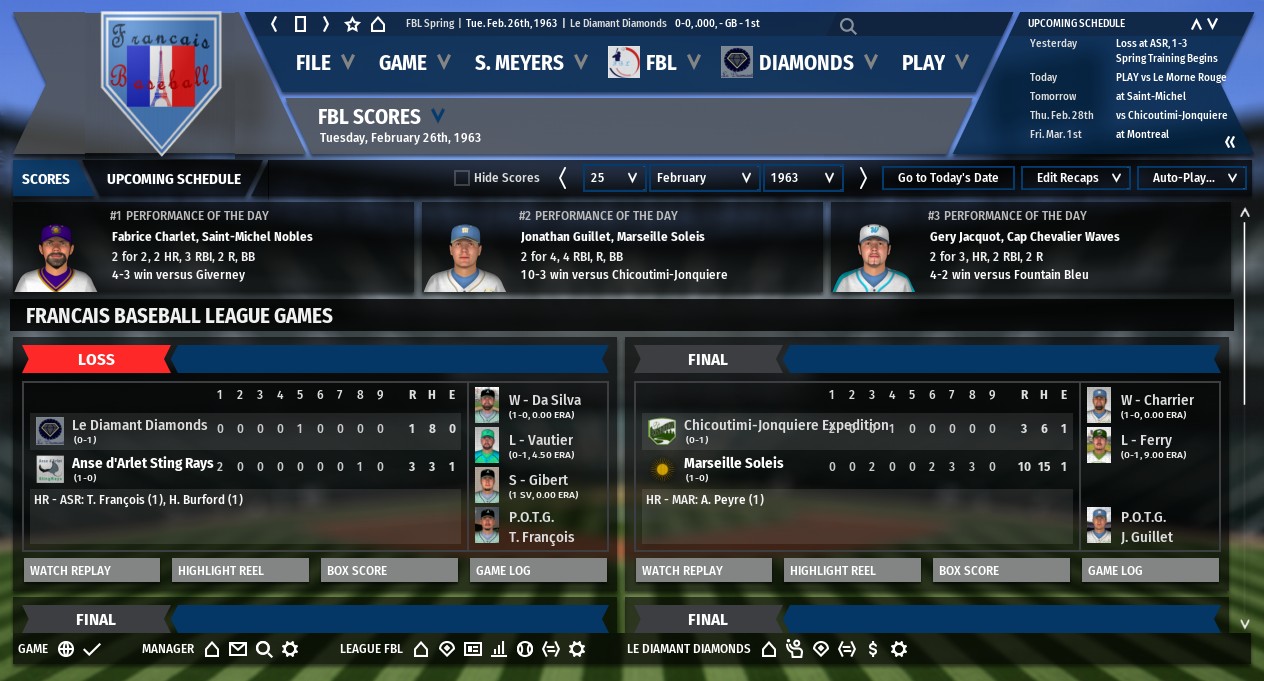Open the Auto-Play dropdown

(x=1192, y=178)
